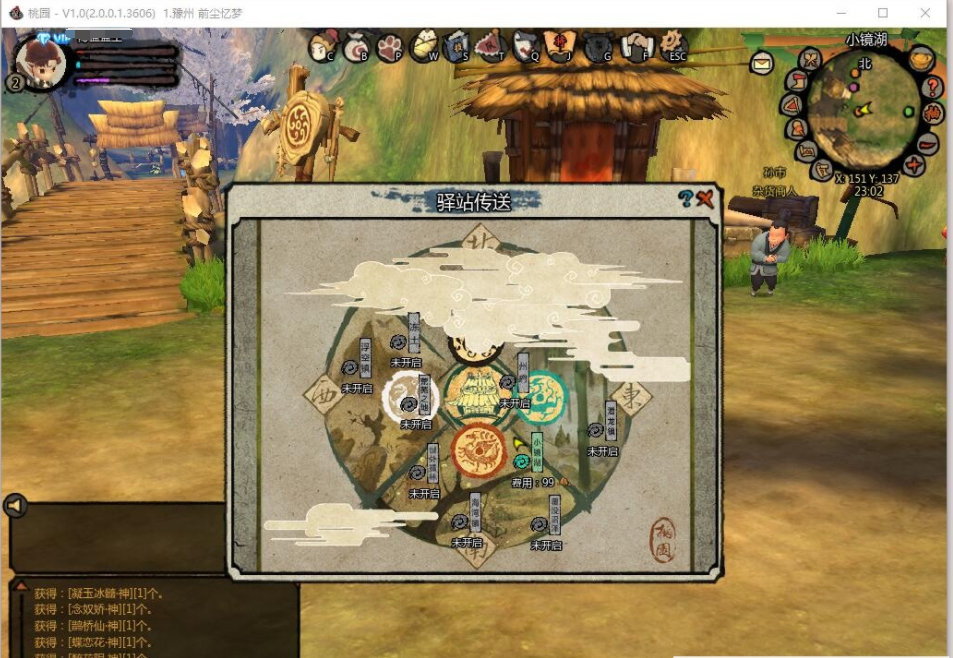The image size is (953, 658).
Task: Close the 驿站传送 teleport window
Action: pos(706,198)
